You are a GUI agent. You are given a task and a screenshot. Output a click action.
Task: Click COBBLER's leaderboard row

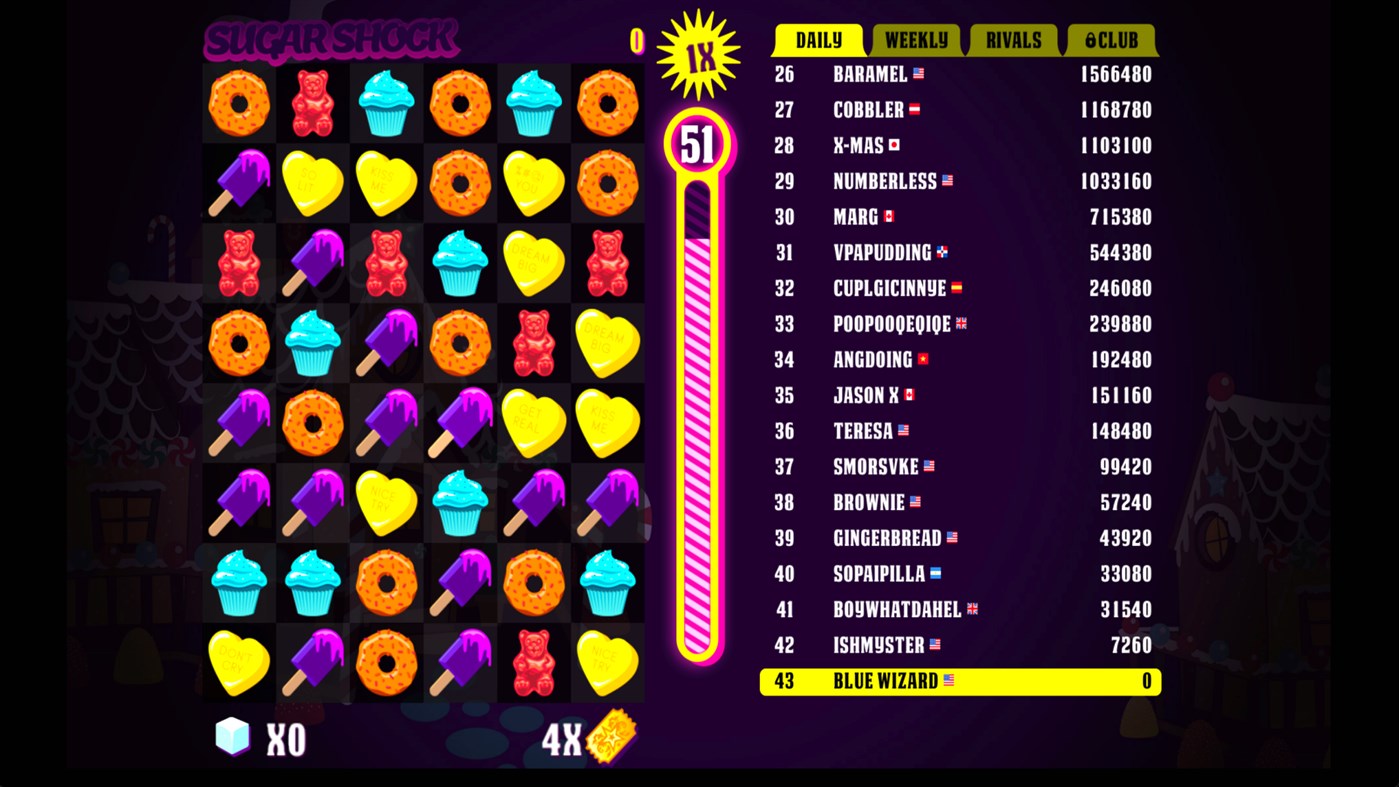coord(959,110)
